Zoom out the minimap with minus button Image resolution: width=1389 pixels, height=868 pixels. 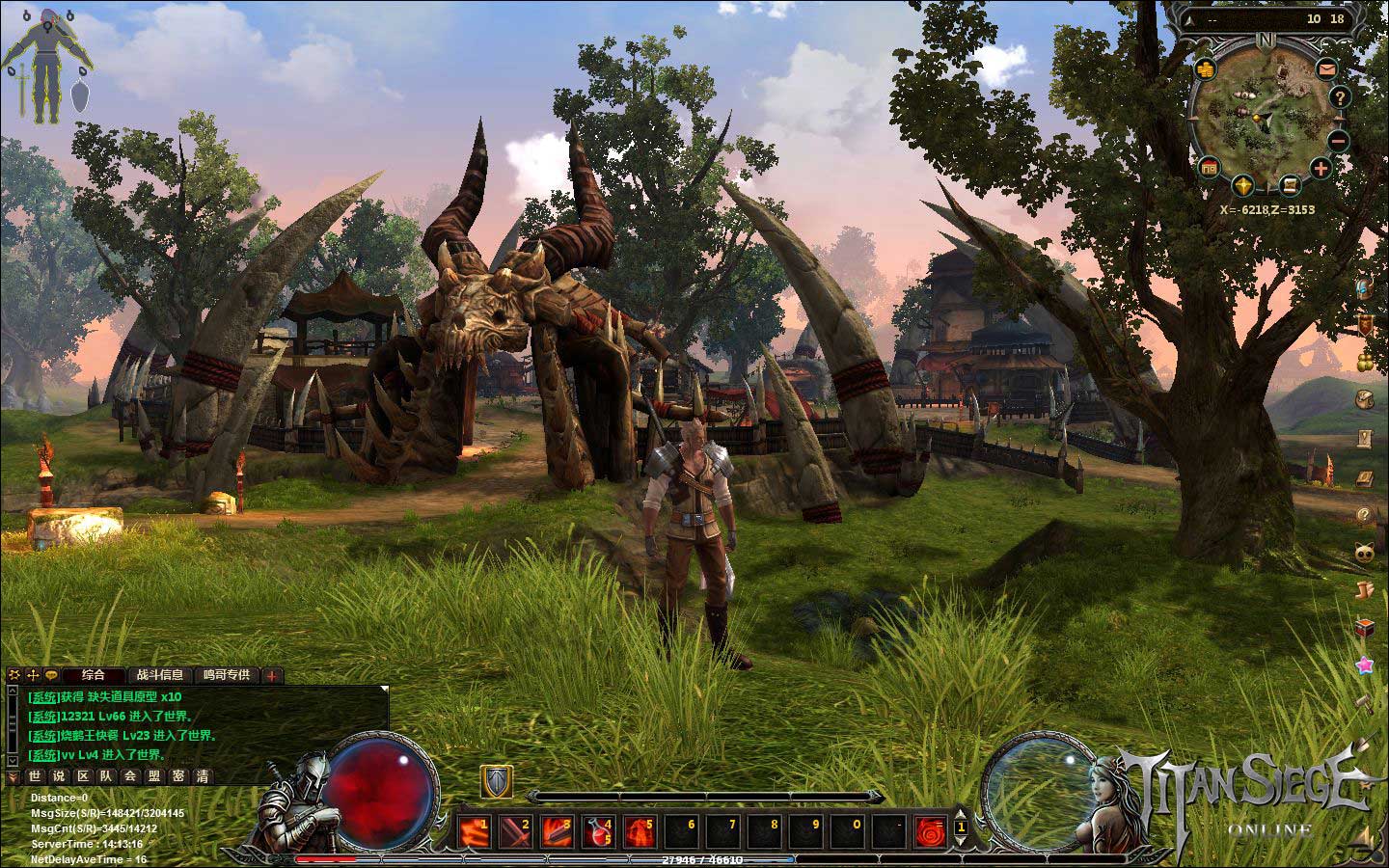click(x=1339, y=140)
